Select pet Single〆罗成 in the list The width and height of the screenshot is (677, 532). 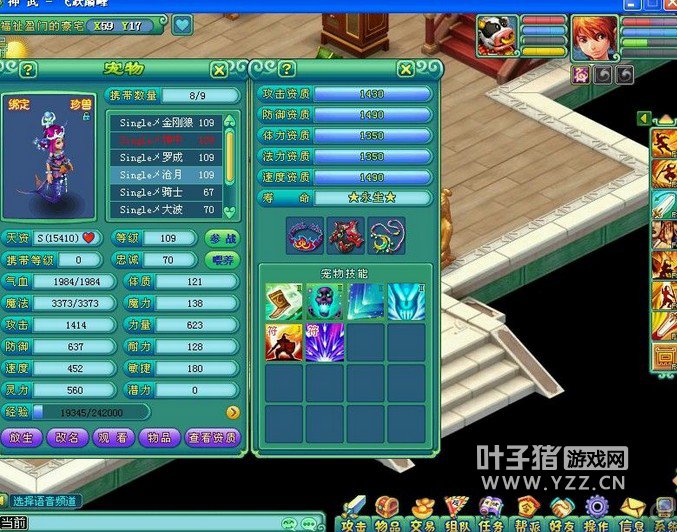coord(167,157)
